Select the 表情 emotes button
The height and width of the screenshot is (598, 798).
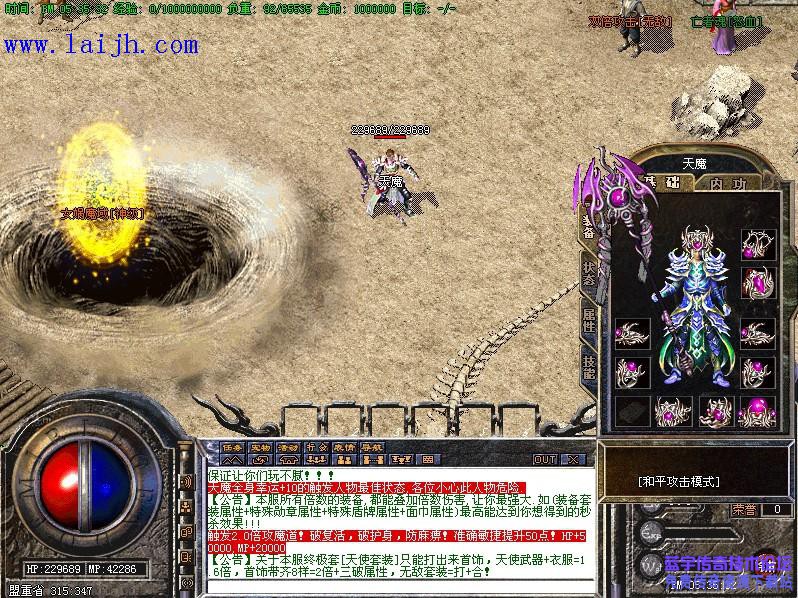(x=344, y=447)
